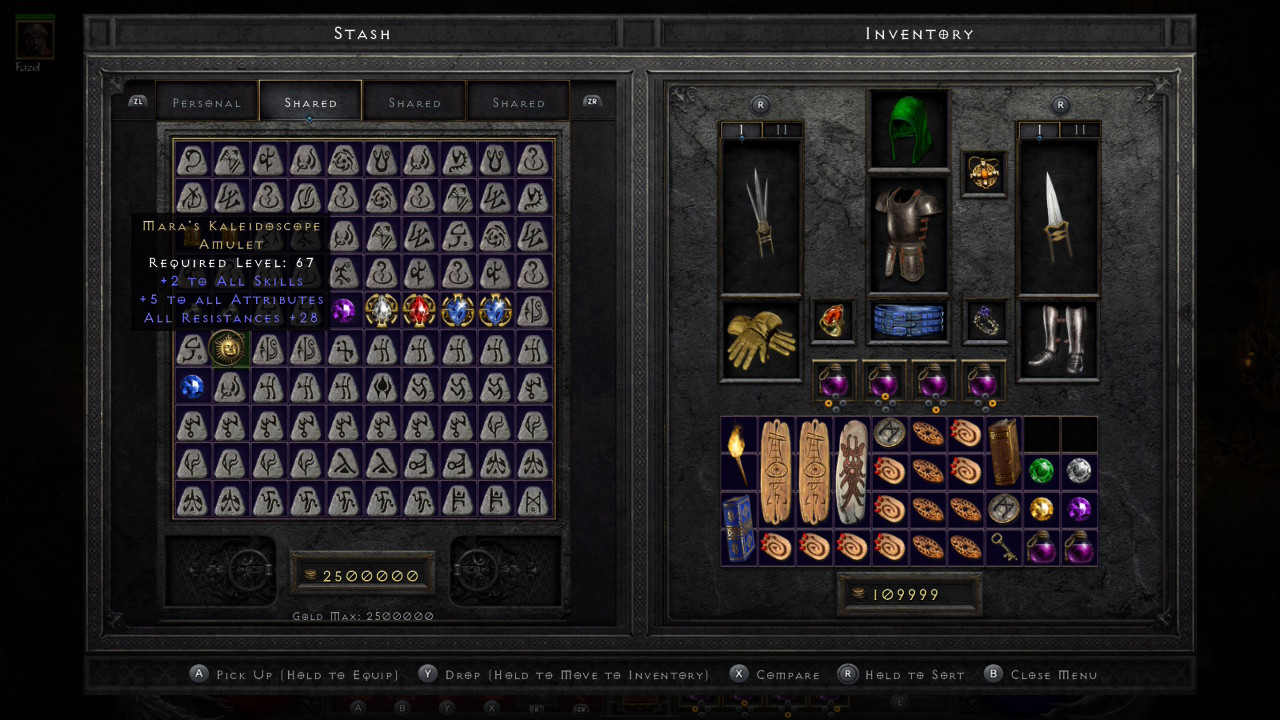Select the equipped green hood helmet

tap(908, 130)
